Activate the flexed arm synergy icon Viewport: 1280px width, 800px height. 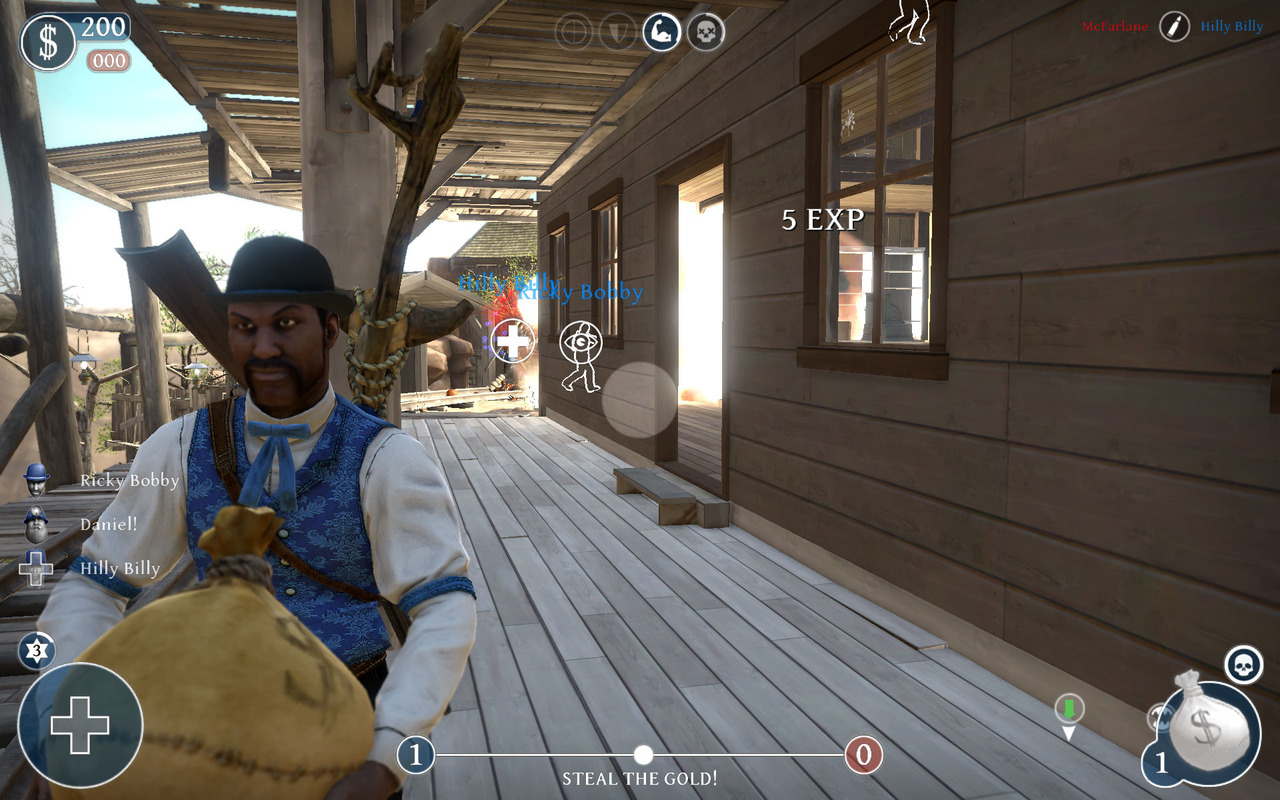tap(661, 32)
